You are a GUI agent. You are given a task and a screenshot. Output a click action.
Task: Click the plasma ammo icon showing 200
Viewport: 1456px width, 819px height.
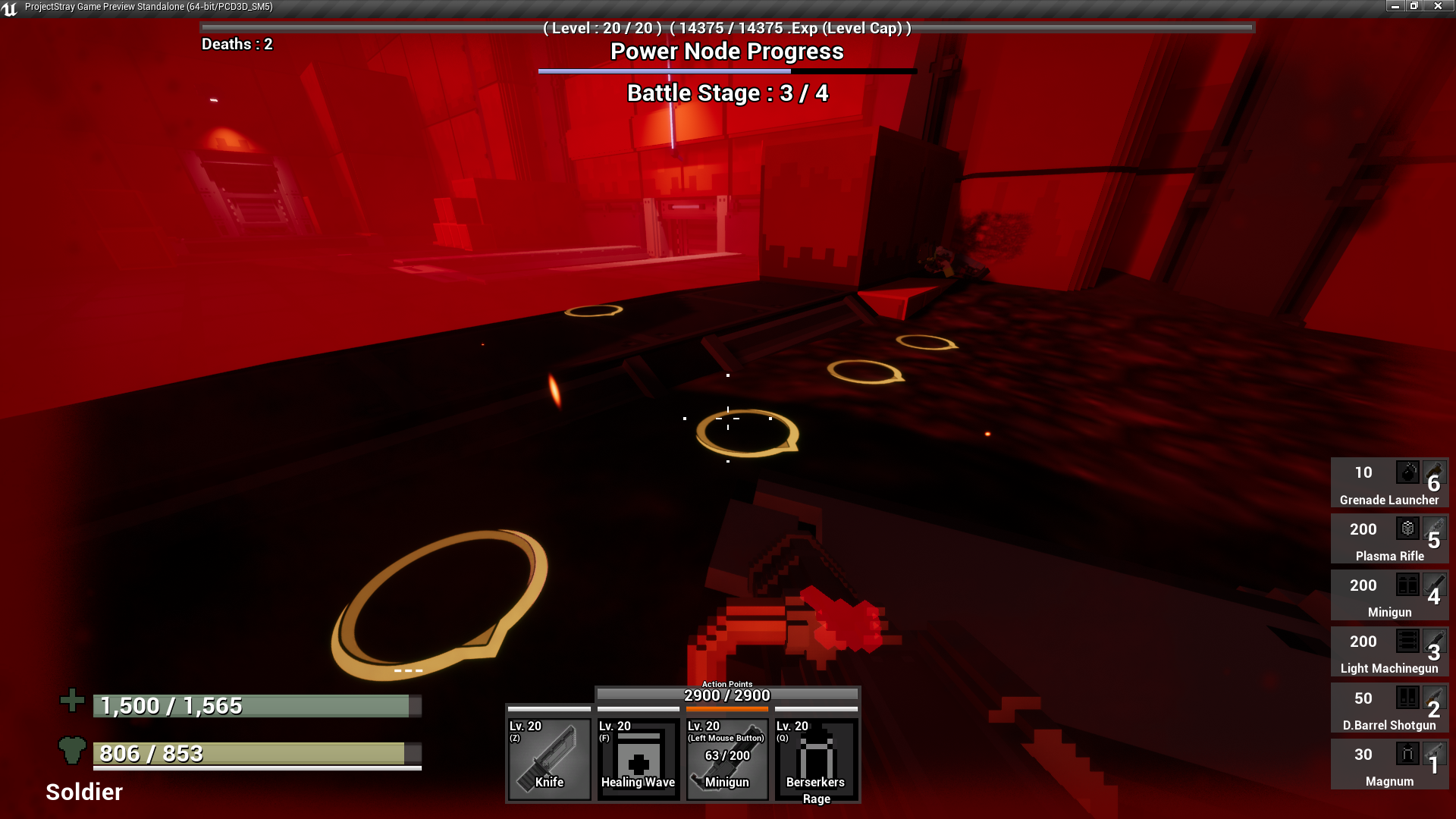[1407, 529]
